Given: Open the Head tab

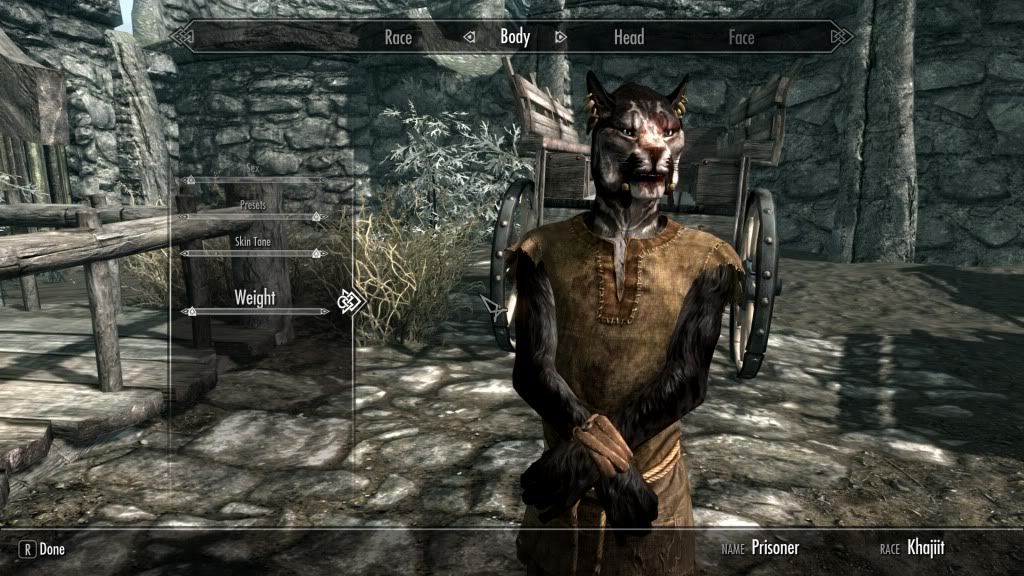Looking at the screenshot, I should [x=629, y=38].
